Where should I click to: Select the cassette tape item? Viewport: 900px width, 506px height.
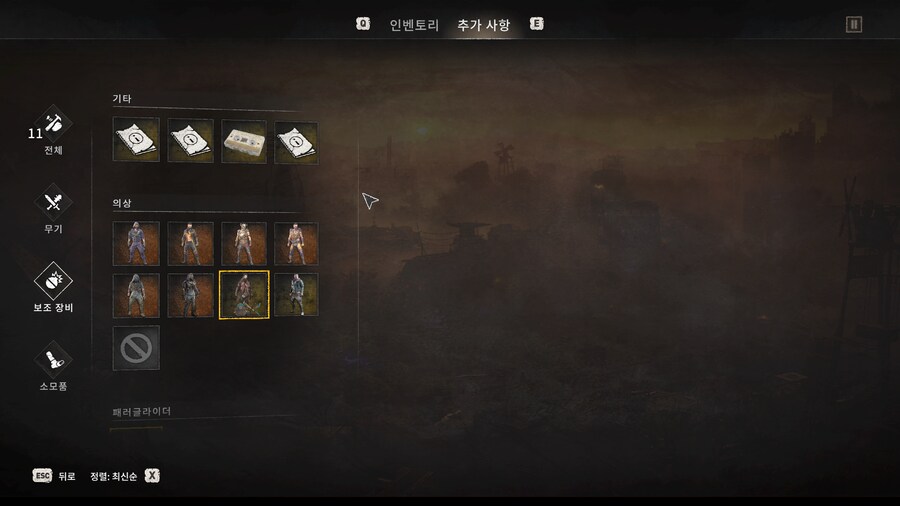point(244,142)
